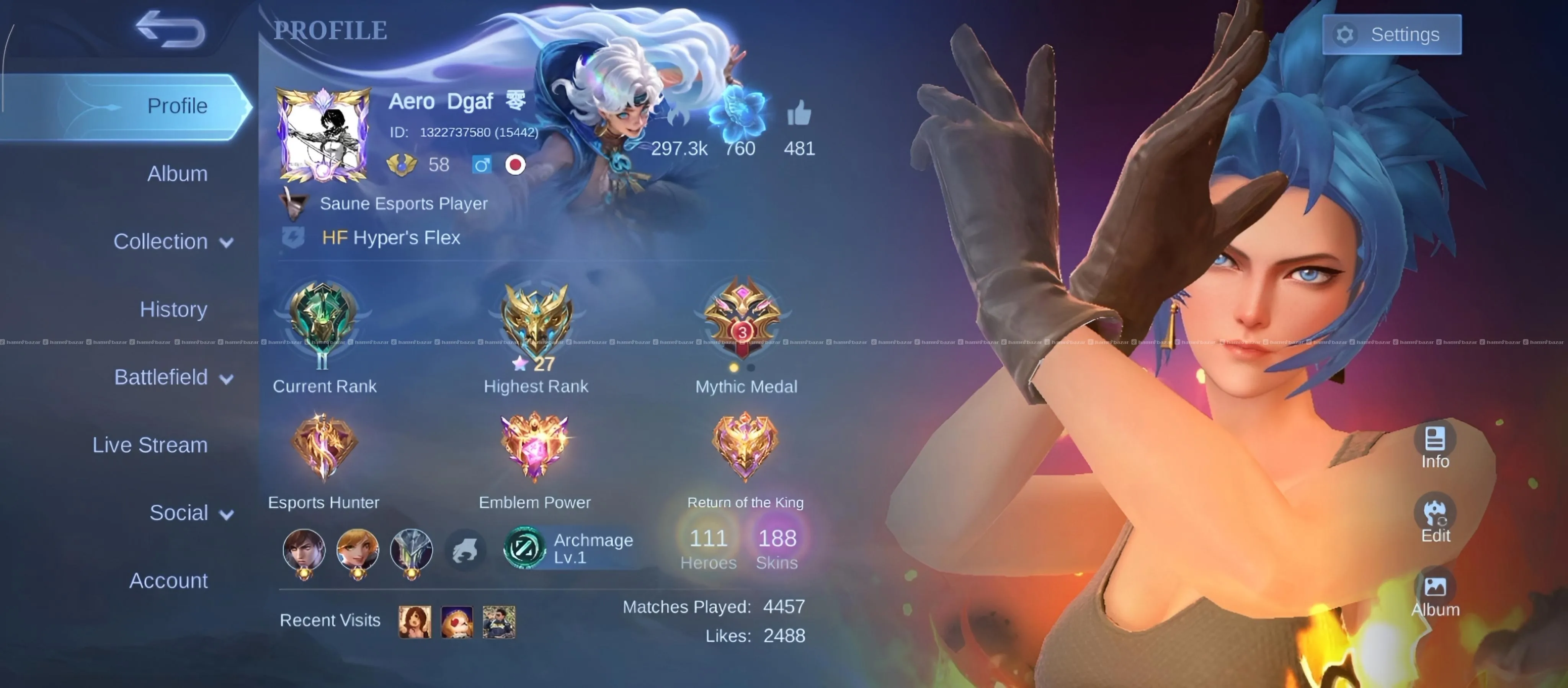The height and width of the screenshot is (688, 1568).
Task: Select the Profile tab
Action: 176,106
